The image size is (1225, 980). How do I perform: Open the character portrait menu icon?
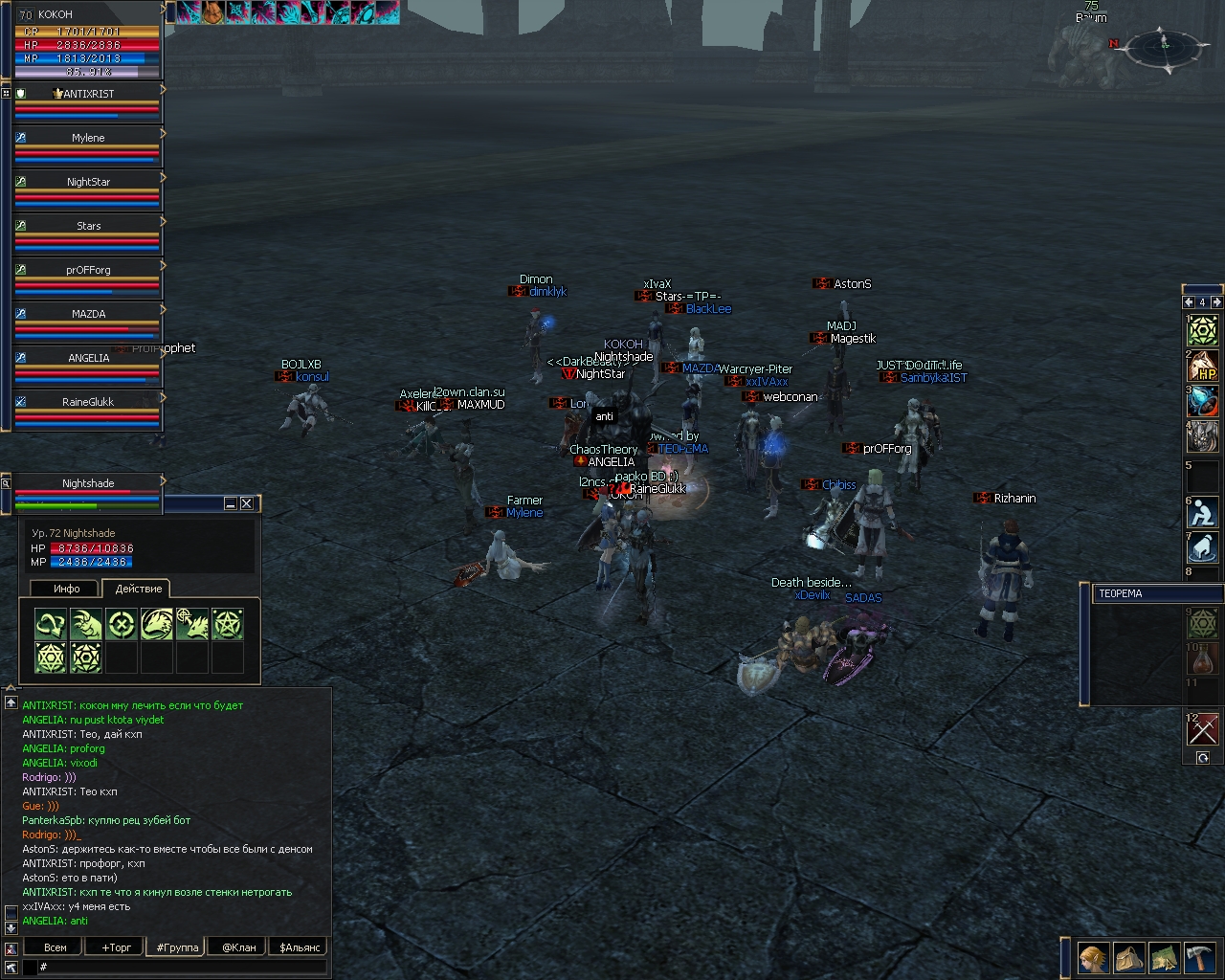click(1092, 957)
